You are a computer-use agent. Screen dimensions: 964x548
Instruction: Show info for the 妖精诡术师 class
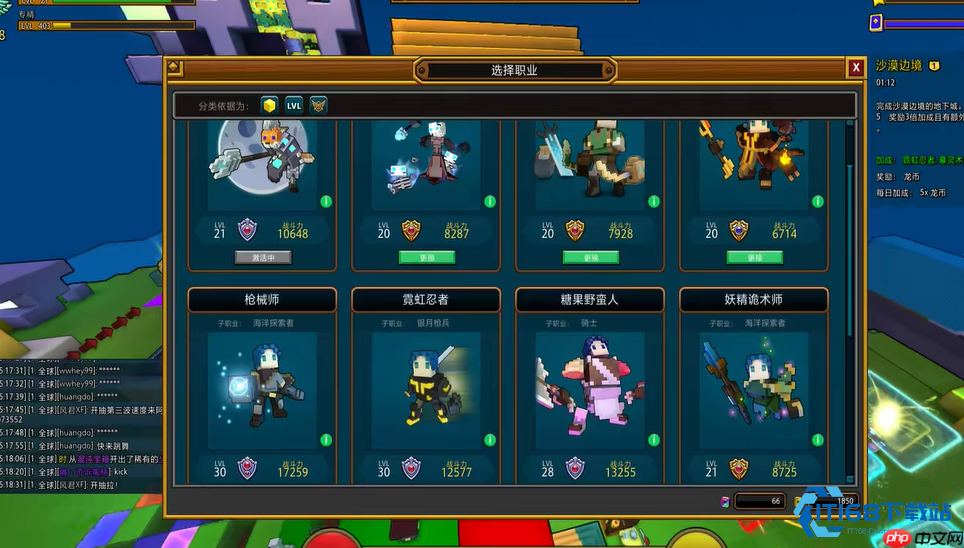pyautogui.click(x=818, y=440)
